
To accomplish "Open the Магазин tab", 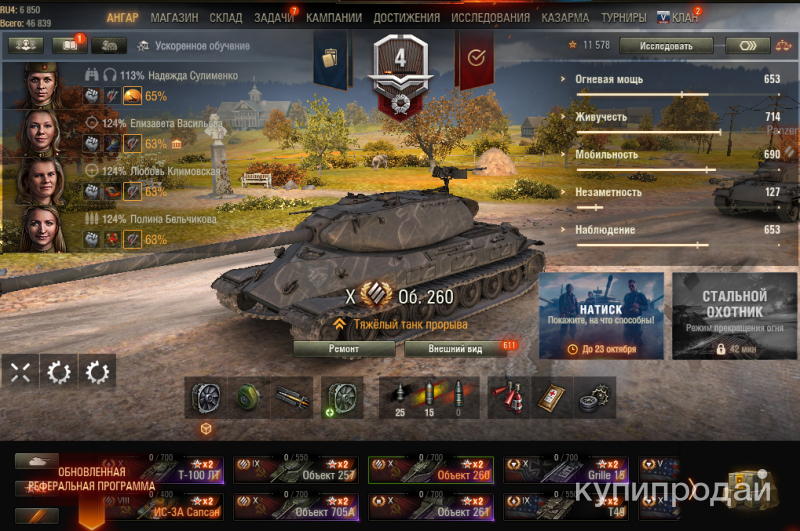I will click(174, 17).
